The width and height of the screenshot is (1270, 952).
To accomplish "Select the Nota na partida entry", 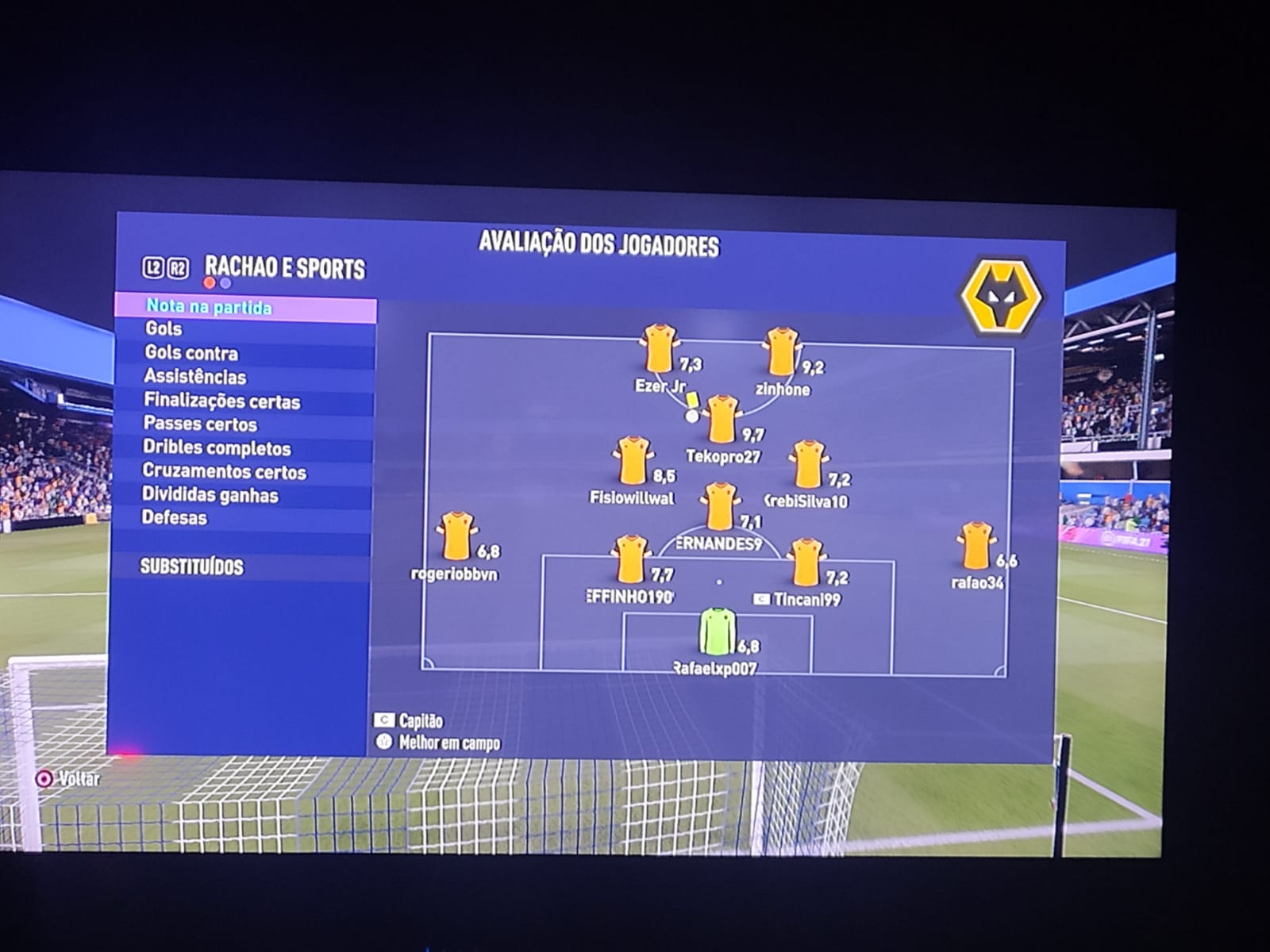I will tap(210, 307).
